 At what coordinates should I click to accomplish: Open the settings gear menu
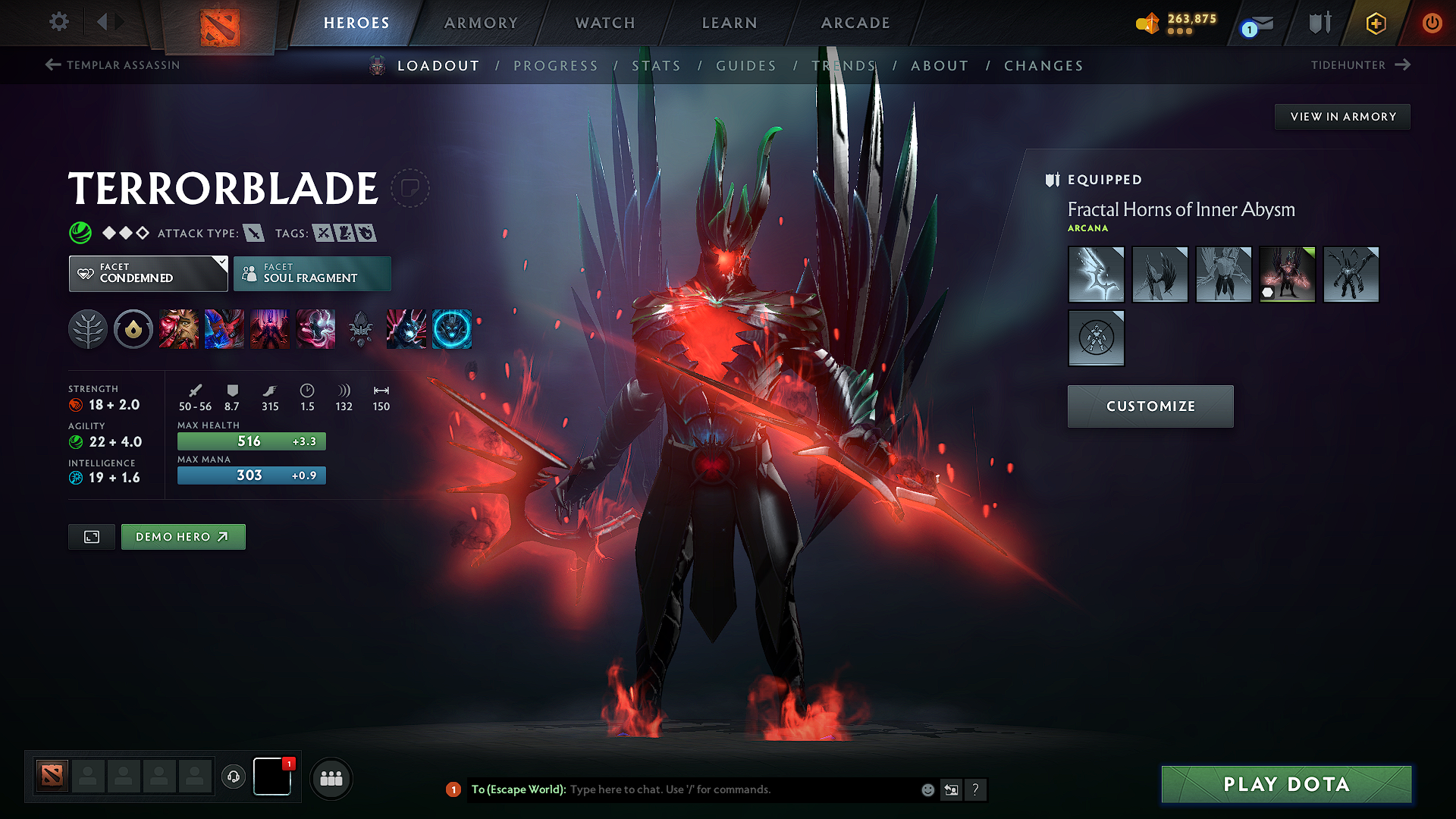(x=58, y=23)
